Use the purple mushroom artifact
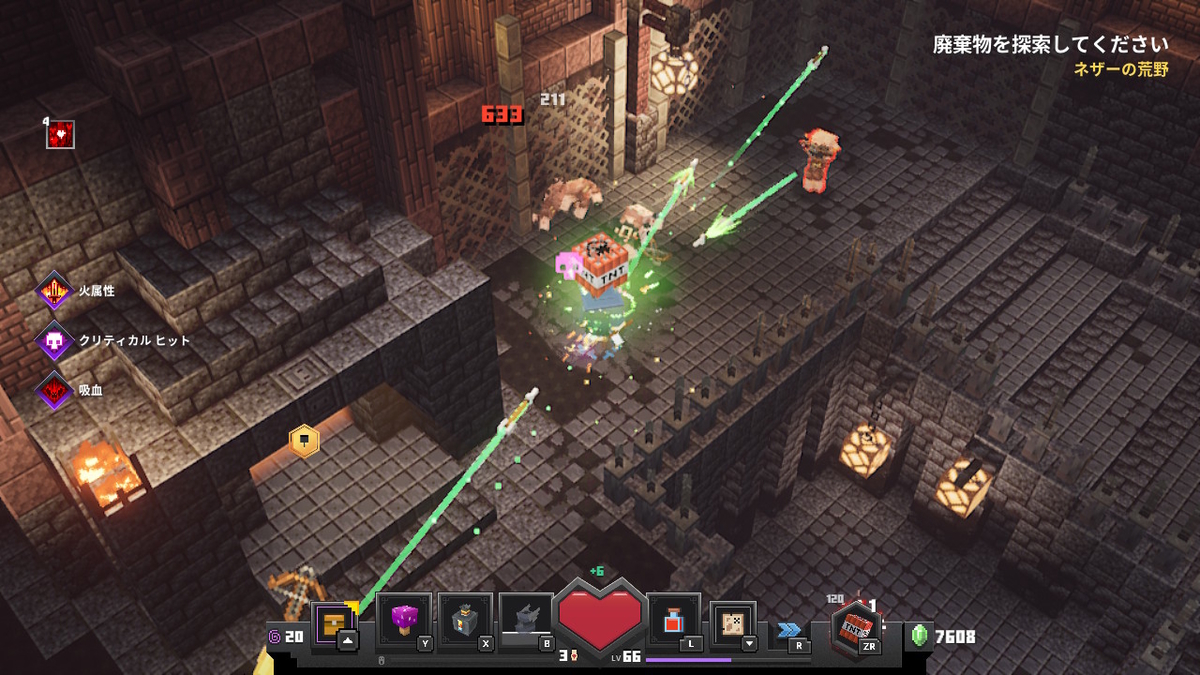Viewport: 1200px width, 675px height. 404,620
